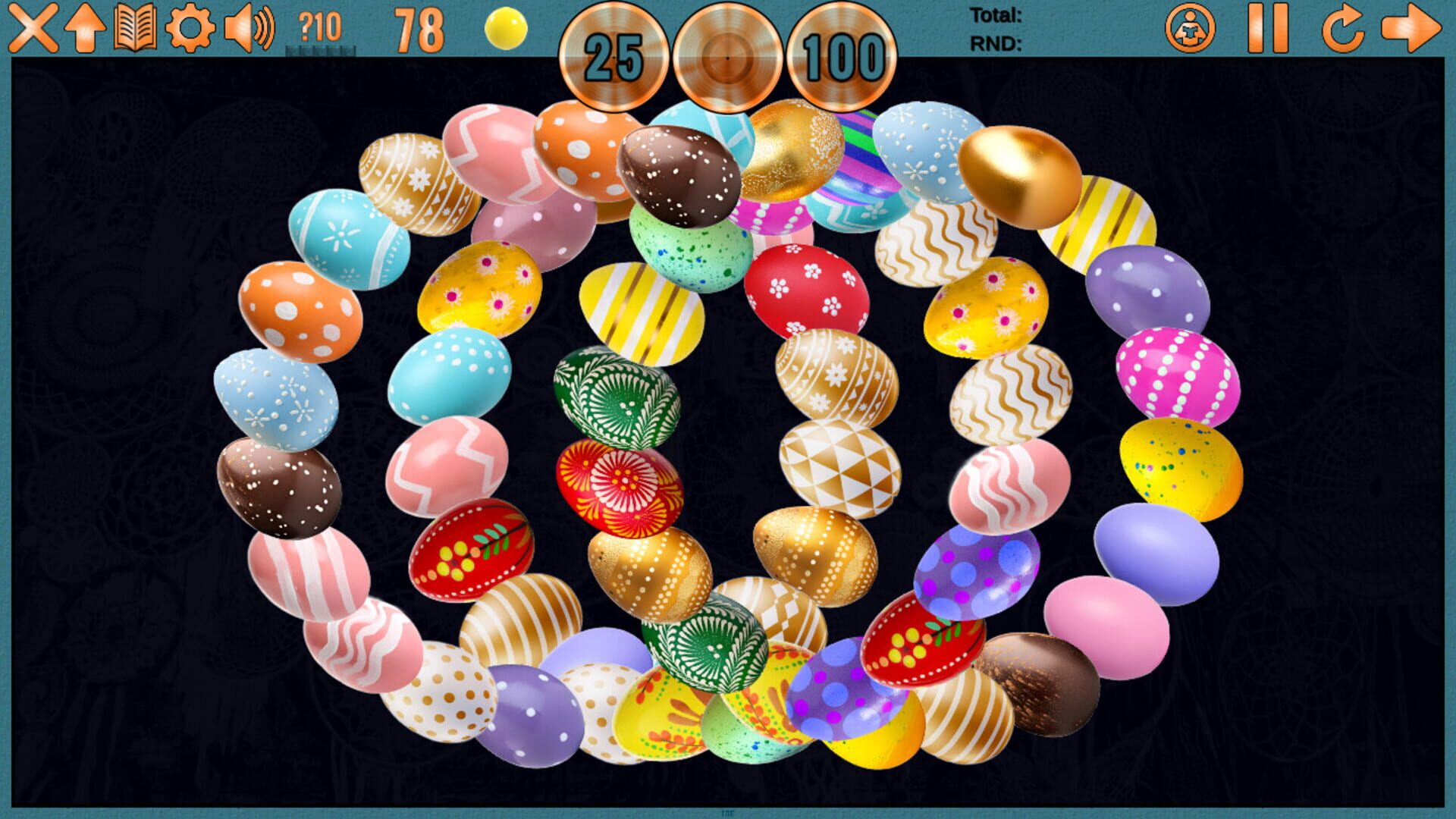Select the reading person icon
Viewport: 1456px width, 819px height.
[x=1192, y=29]
